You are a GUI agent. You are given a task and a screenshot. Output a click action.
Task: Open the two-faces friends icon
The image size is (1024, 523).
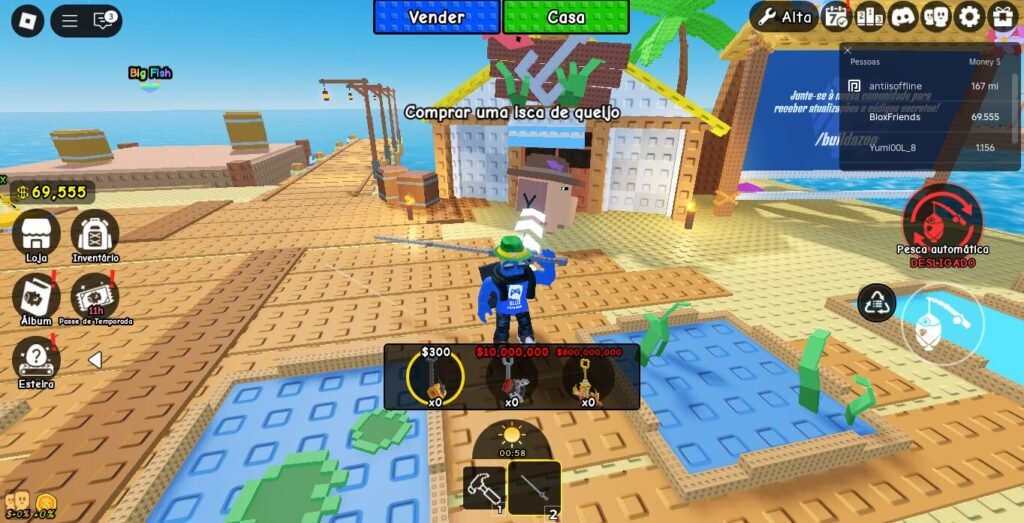[936, 17]
